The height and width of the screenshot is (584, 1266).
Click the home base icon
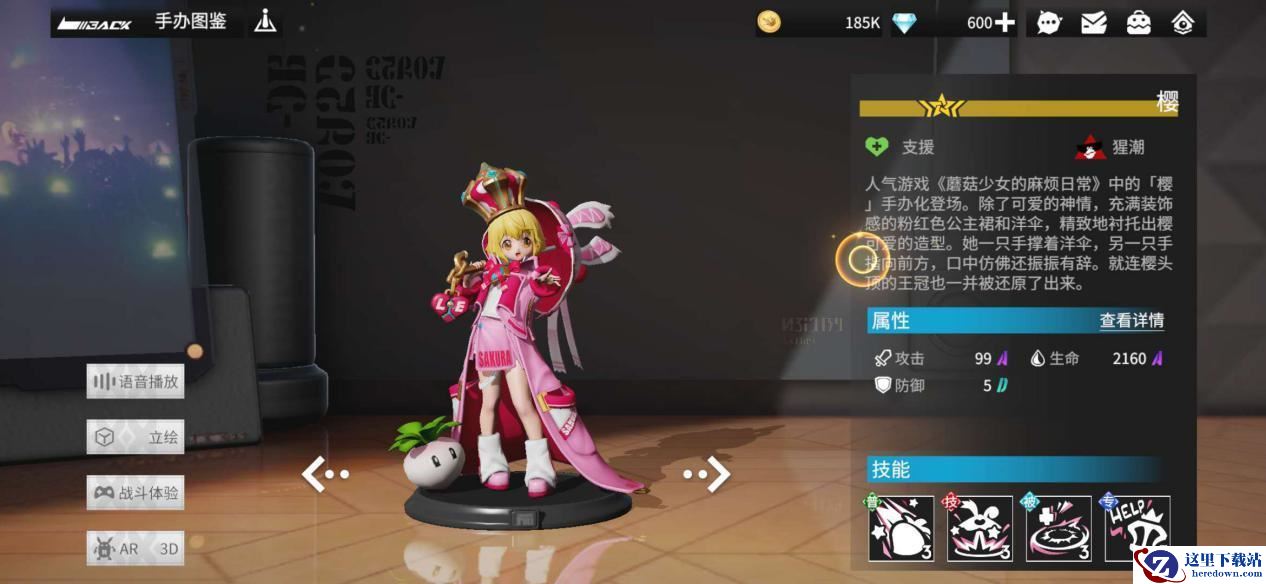point(1183,22)
